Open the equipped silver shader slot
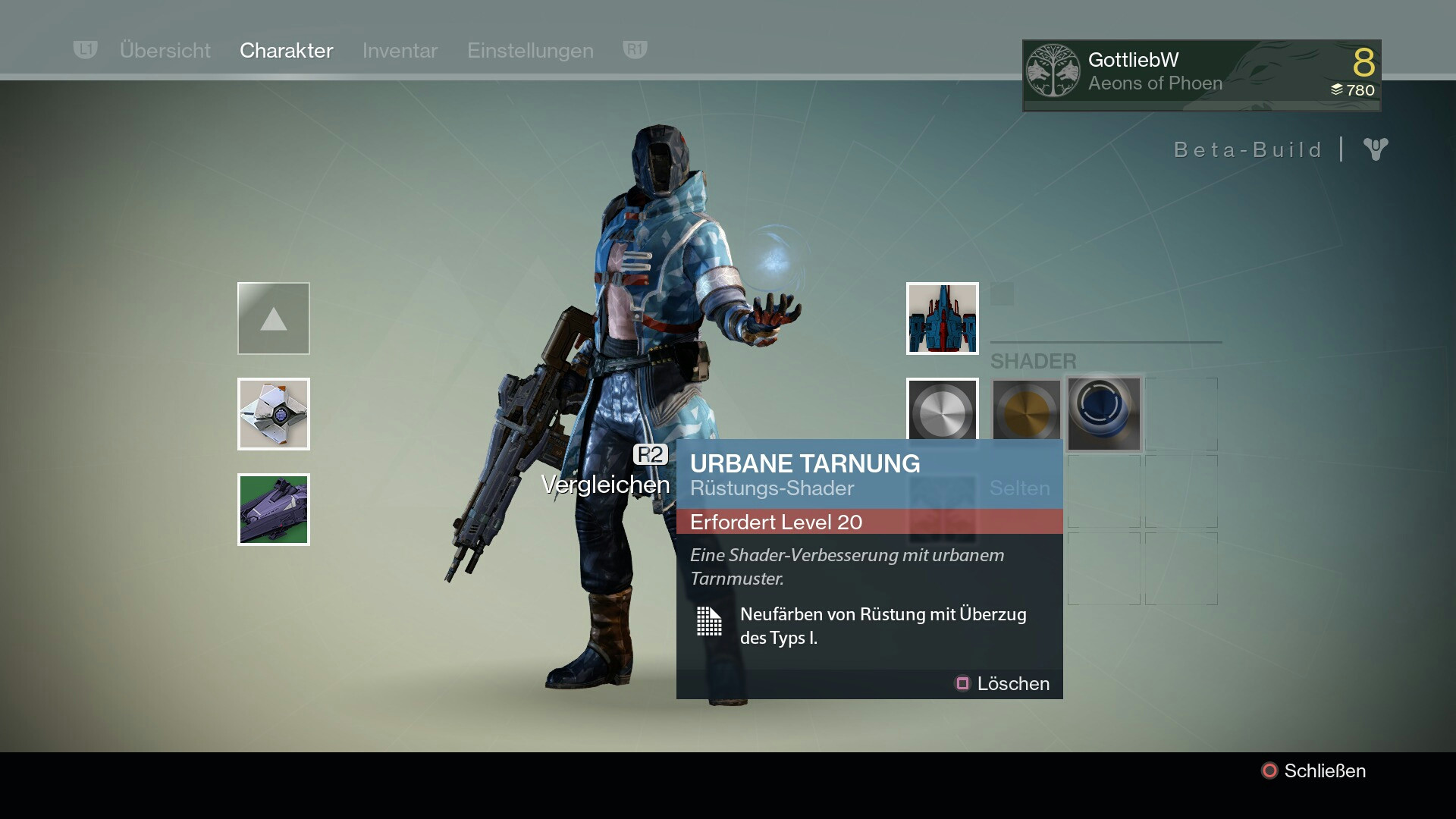This screenshot has height=819, width=1456. pos(942,410)
